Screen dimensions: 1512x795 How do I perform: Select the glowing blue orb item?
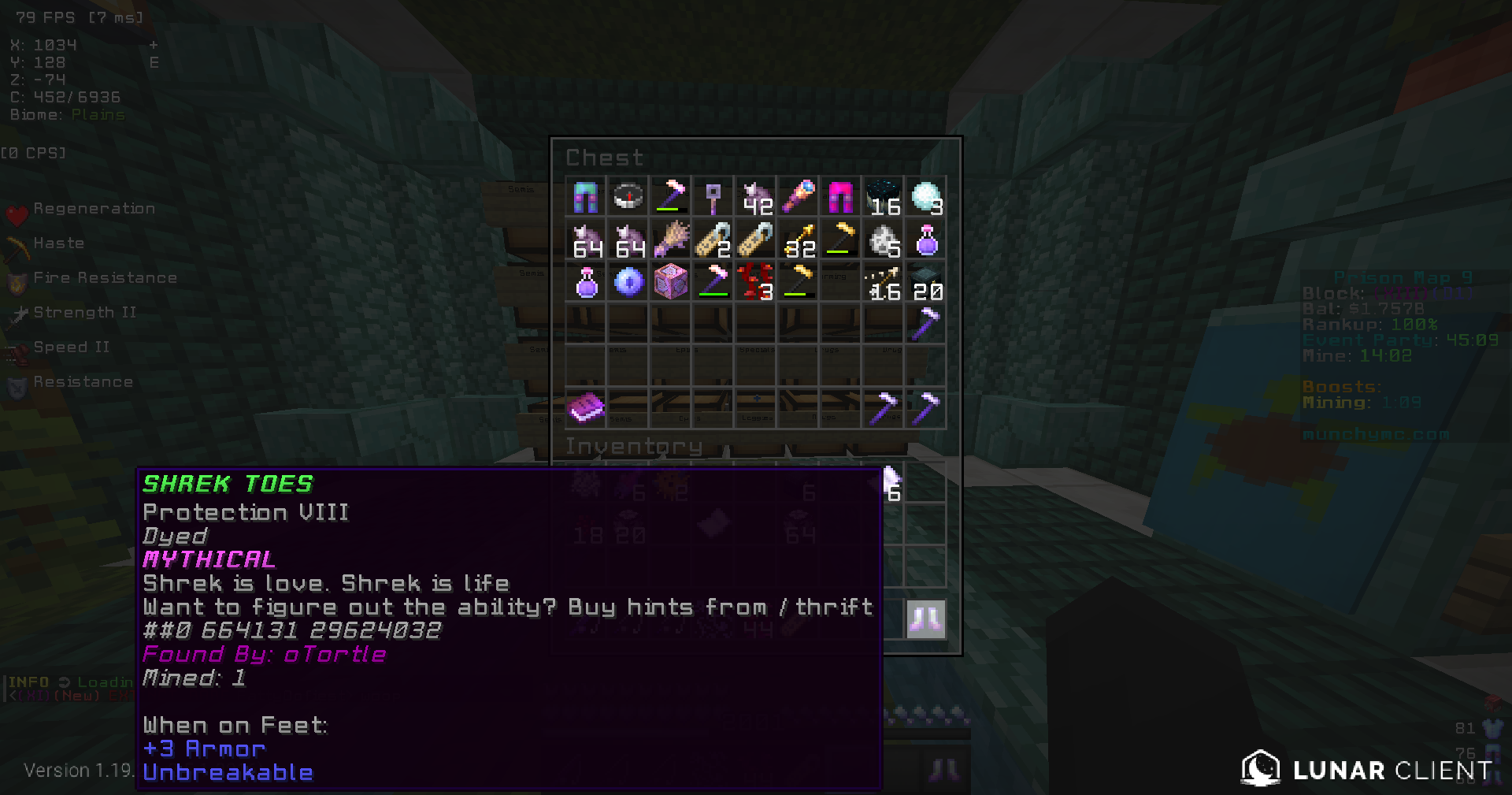628,282
